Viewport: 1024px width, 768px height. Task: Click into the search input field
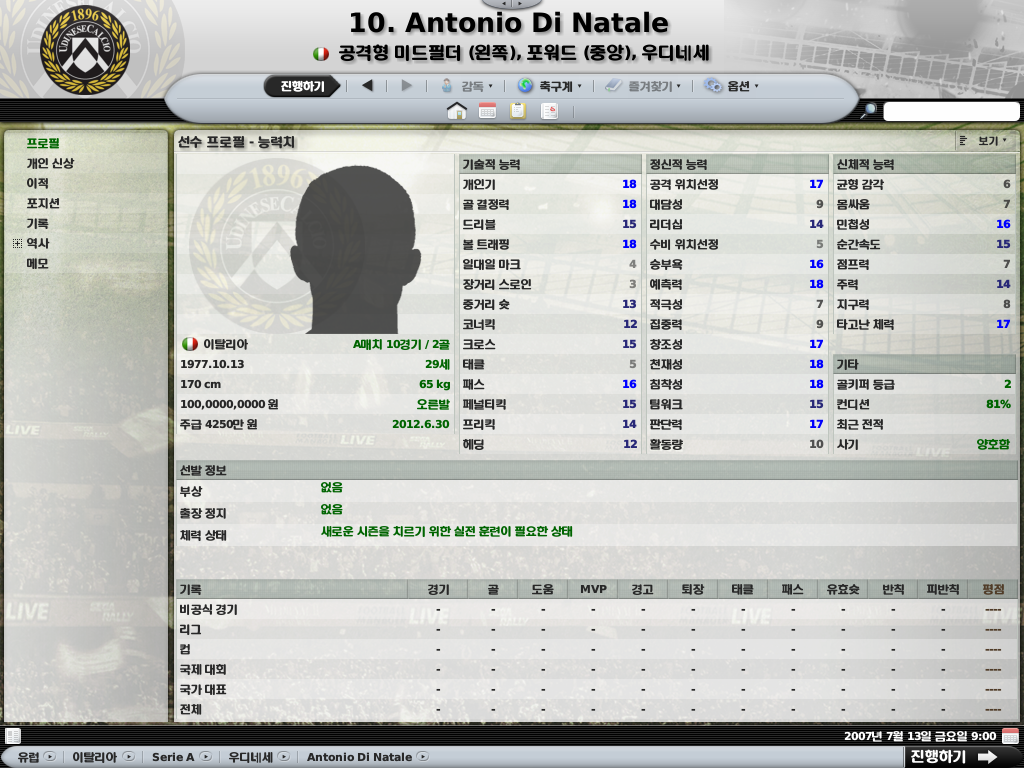950,111
